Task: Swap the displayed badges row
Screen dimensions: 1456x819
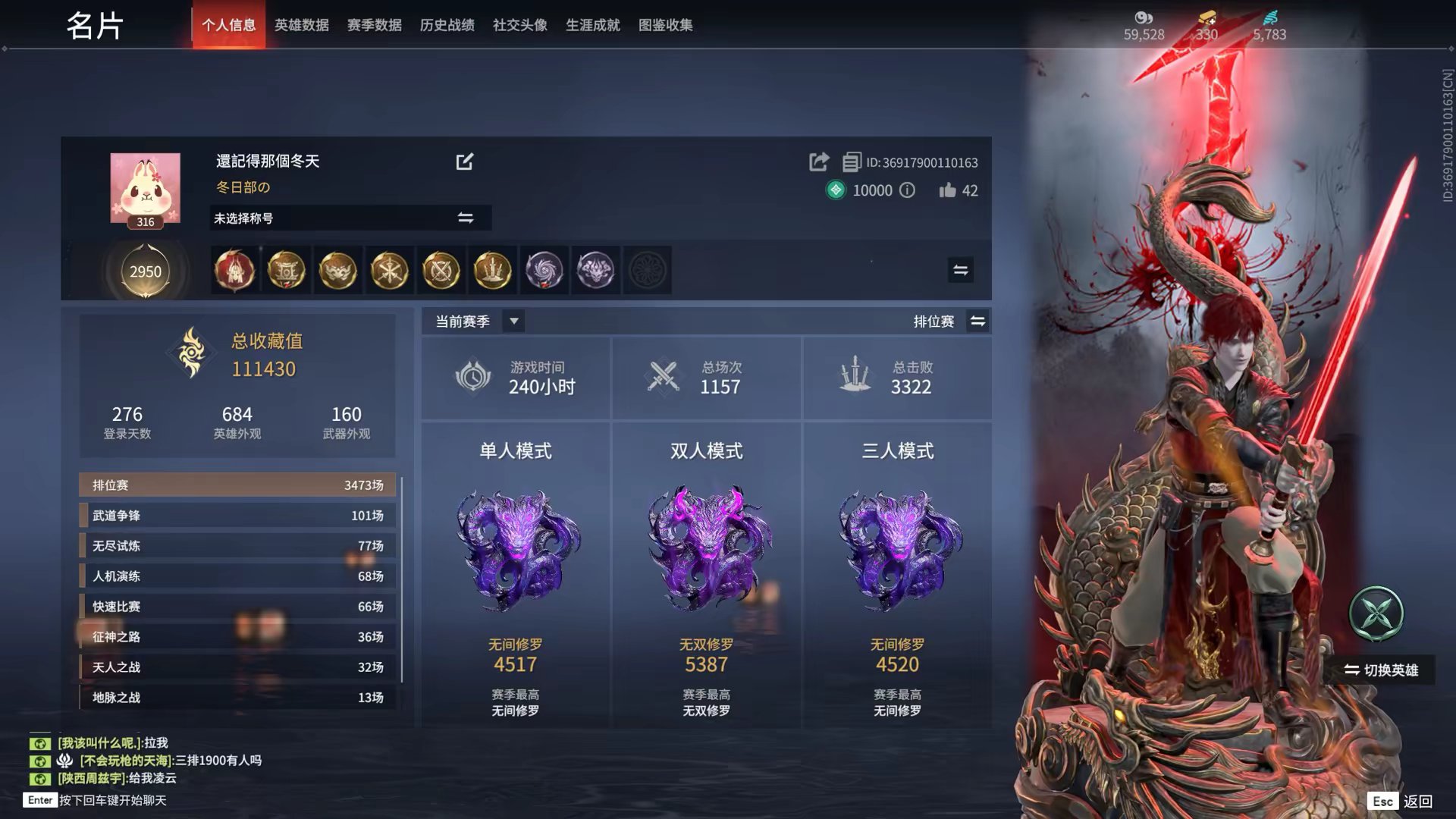Action: pyautogui.click(x=960, y=270)
